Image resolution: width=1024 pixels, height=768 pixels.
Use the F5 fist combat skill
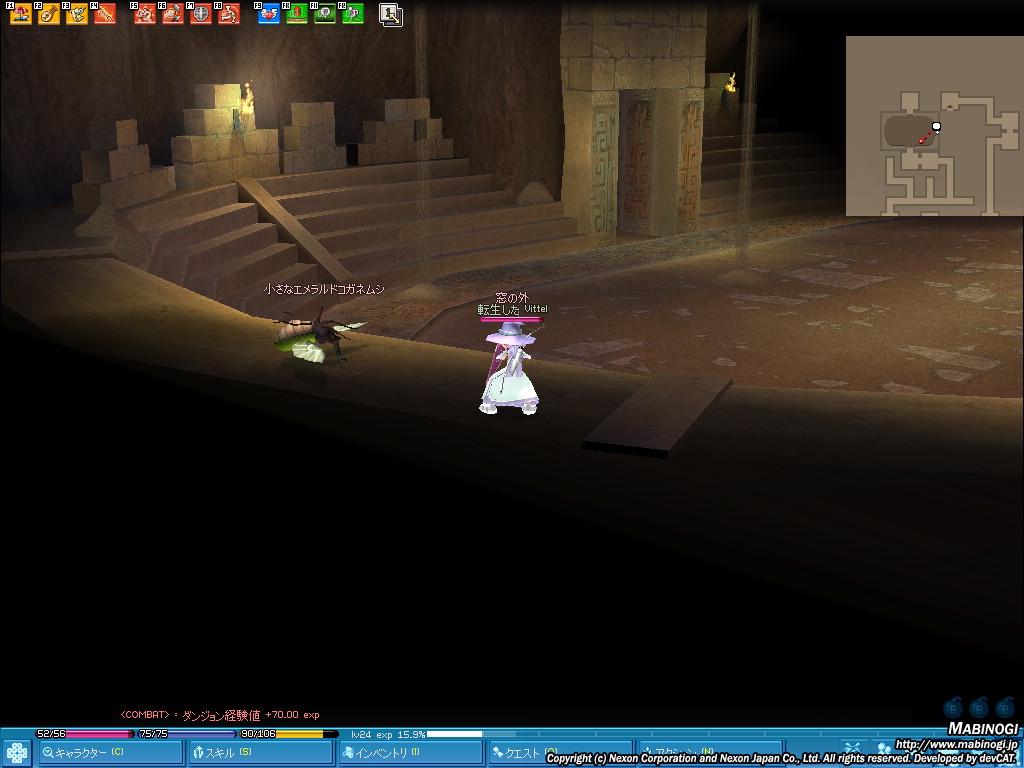tap(145, 14)
